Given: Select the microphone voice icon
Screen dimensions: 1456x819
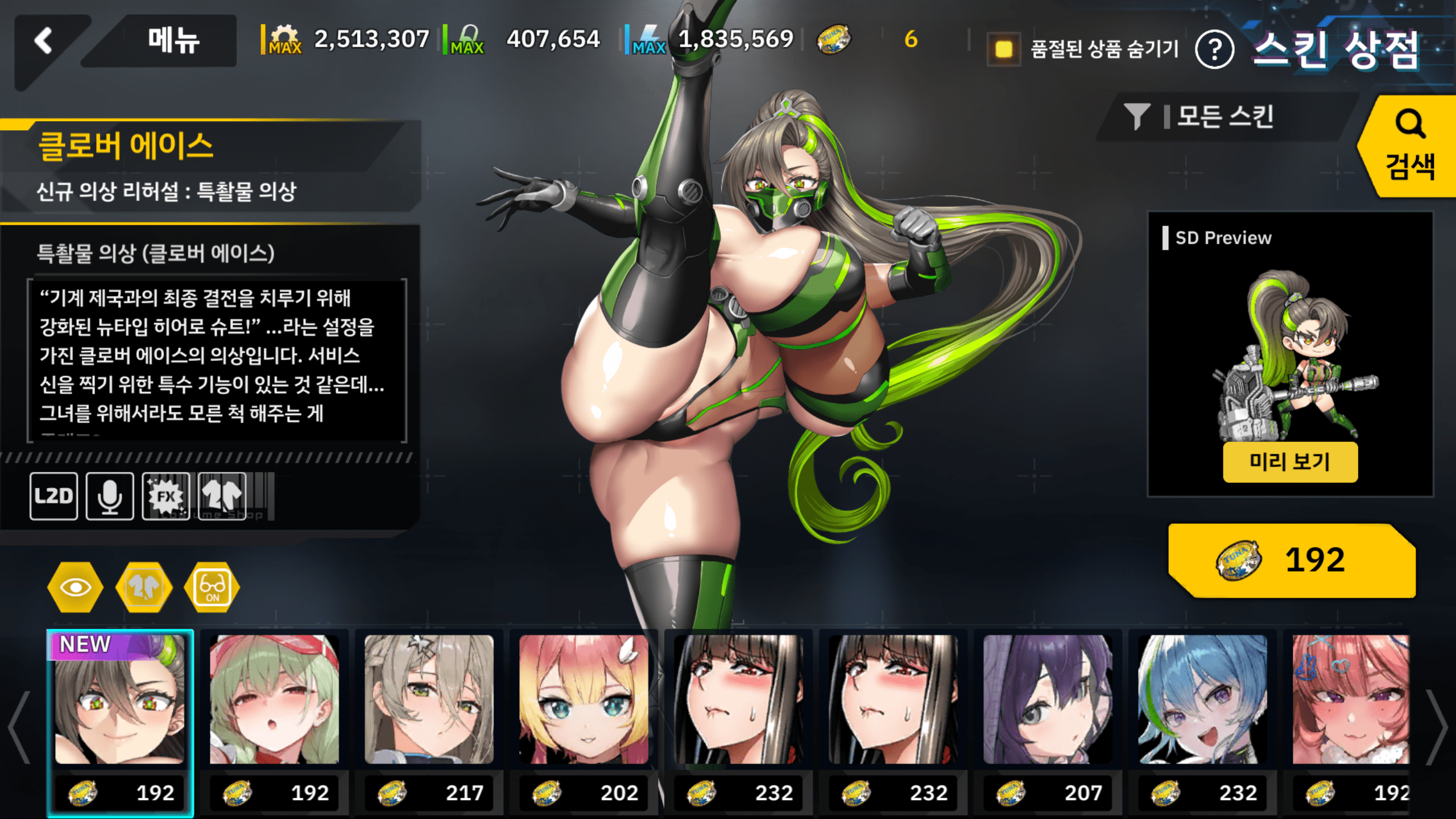Looking at the screenshot, I should tap(110, 496).
